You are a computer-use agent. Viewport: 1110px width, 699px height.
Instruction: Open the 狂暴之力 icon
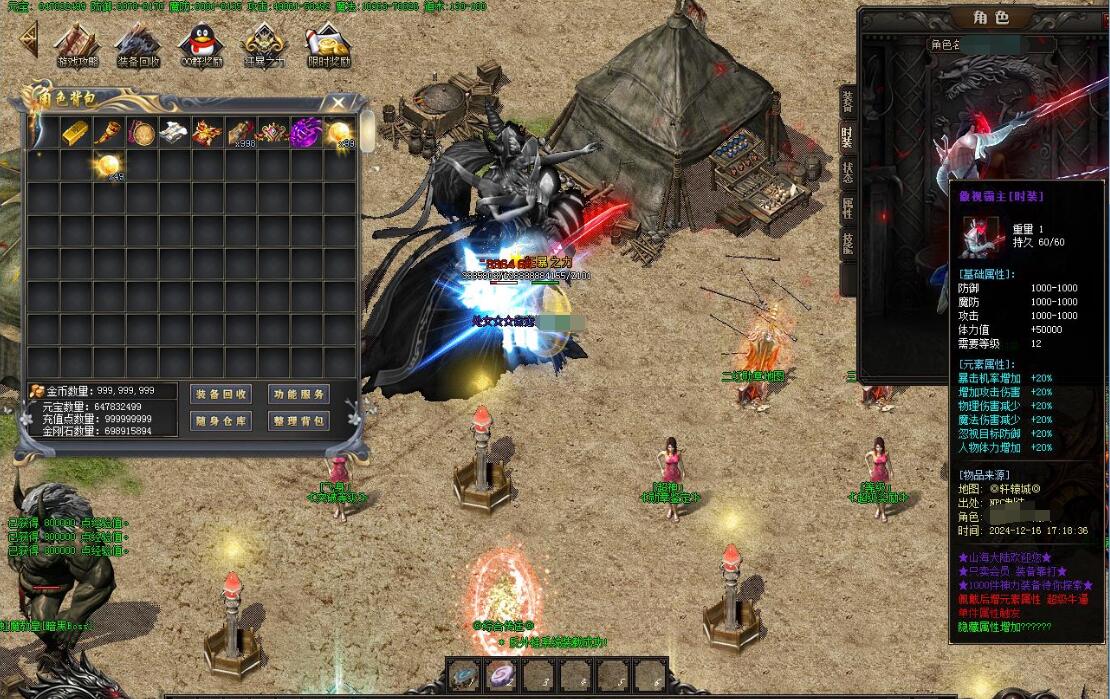264,45
